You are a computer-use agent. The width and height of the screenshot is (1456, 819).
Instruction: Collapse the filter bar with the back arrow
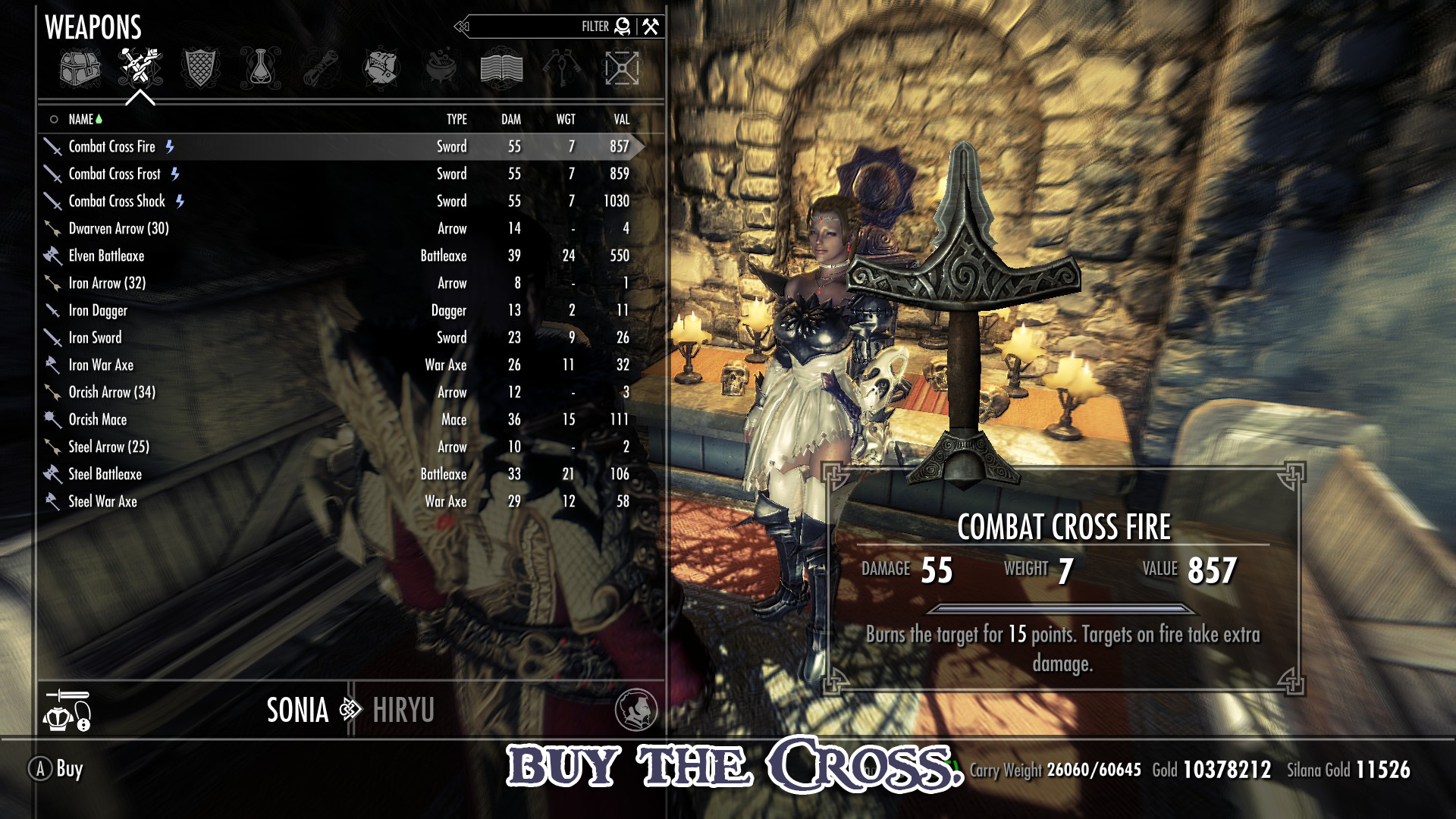coord(461,26)
